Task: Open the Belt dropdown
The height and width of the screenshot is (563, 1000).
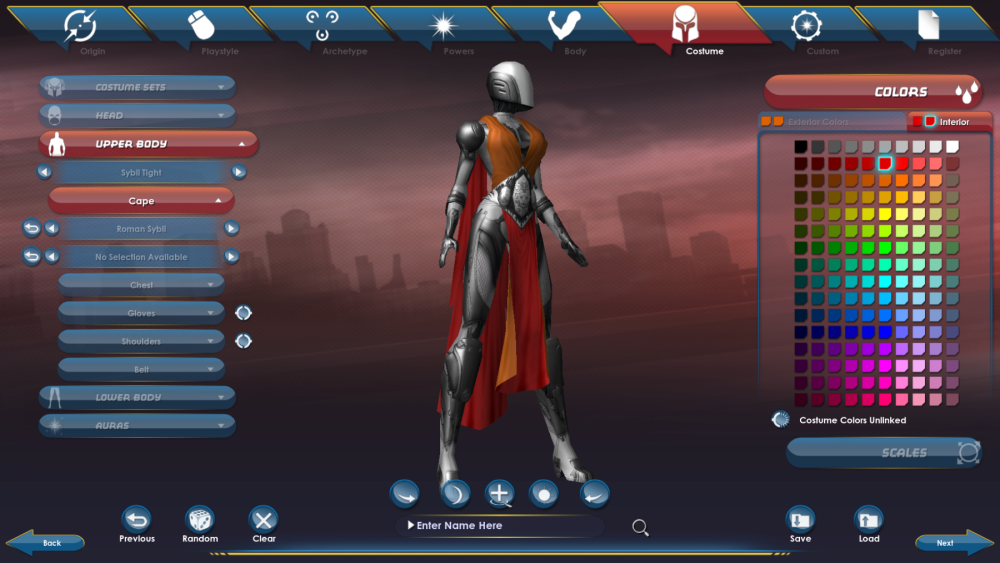Action: (141, 369)
